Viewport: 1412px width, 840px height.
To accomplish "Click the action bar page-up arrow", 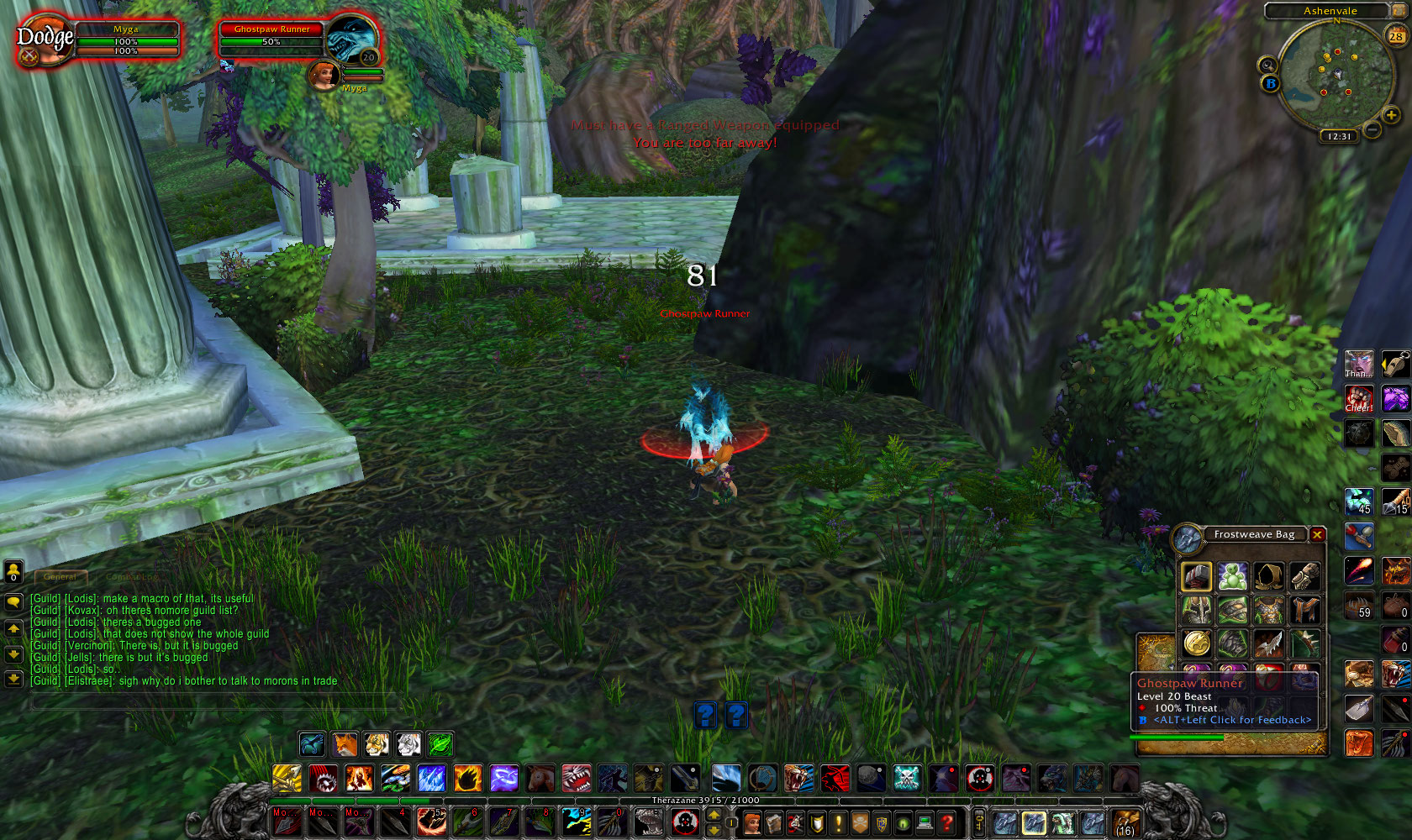I will (713, 816).
